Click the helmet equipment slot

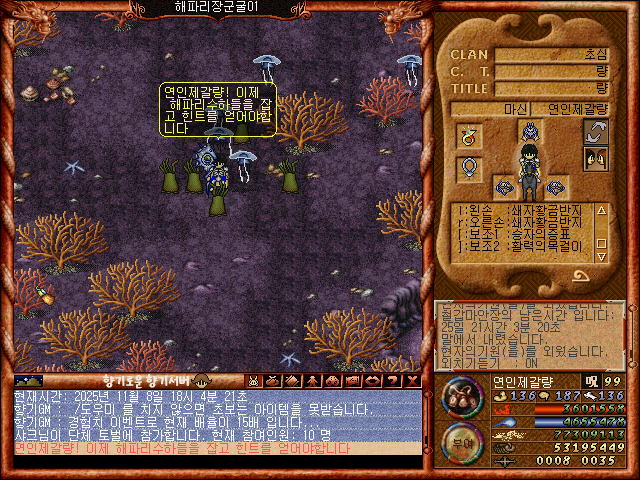(528, 130)
